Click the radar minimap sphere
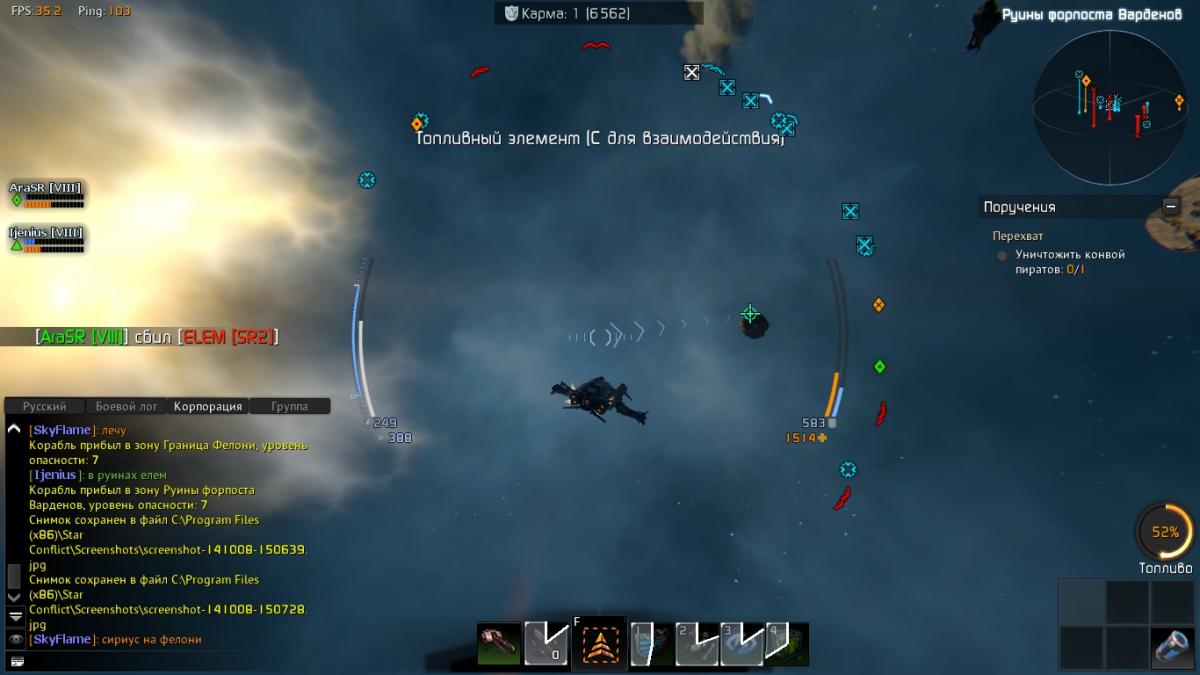1200x675 pixels. point(1109,107)
